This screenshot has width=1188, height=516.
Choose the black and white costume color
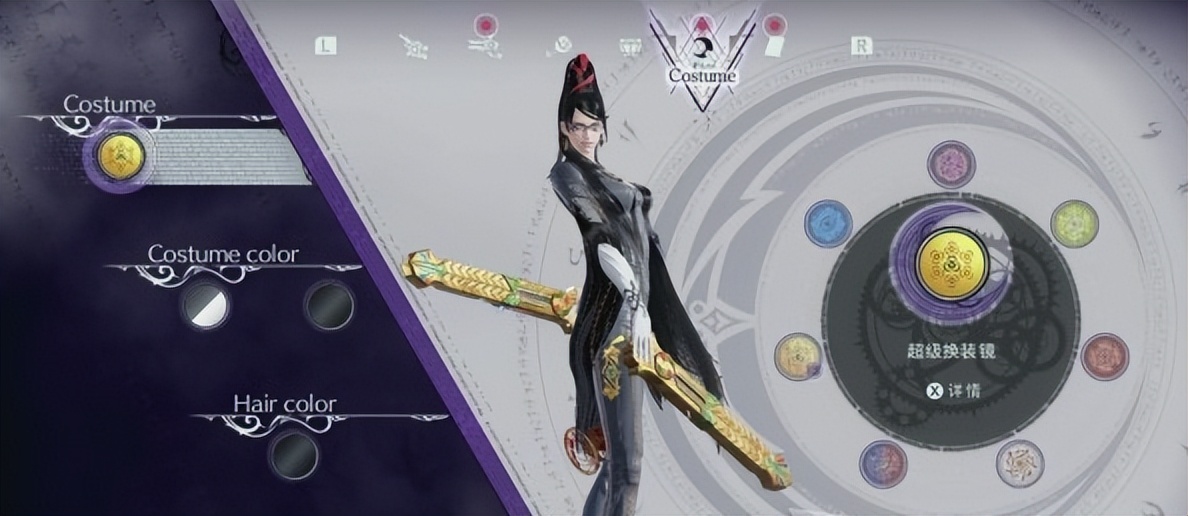204,304
